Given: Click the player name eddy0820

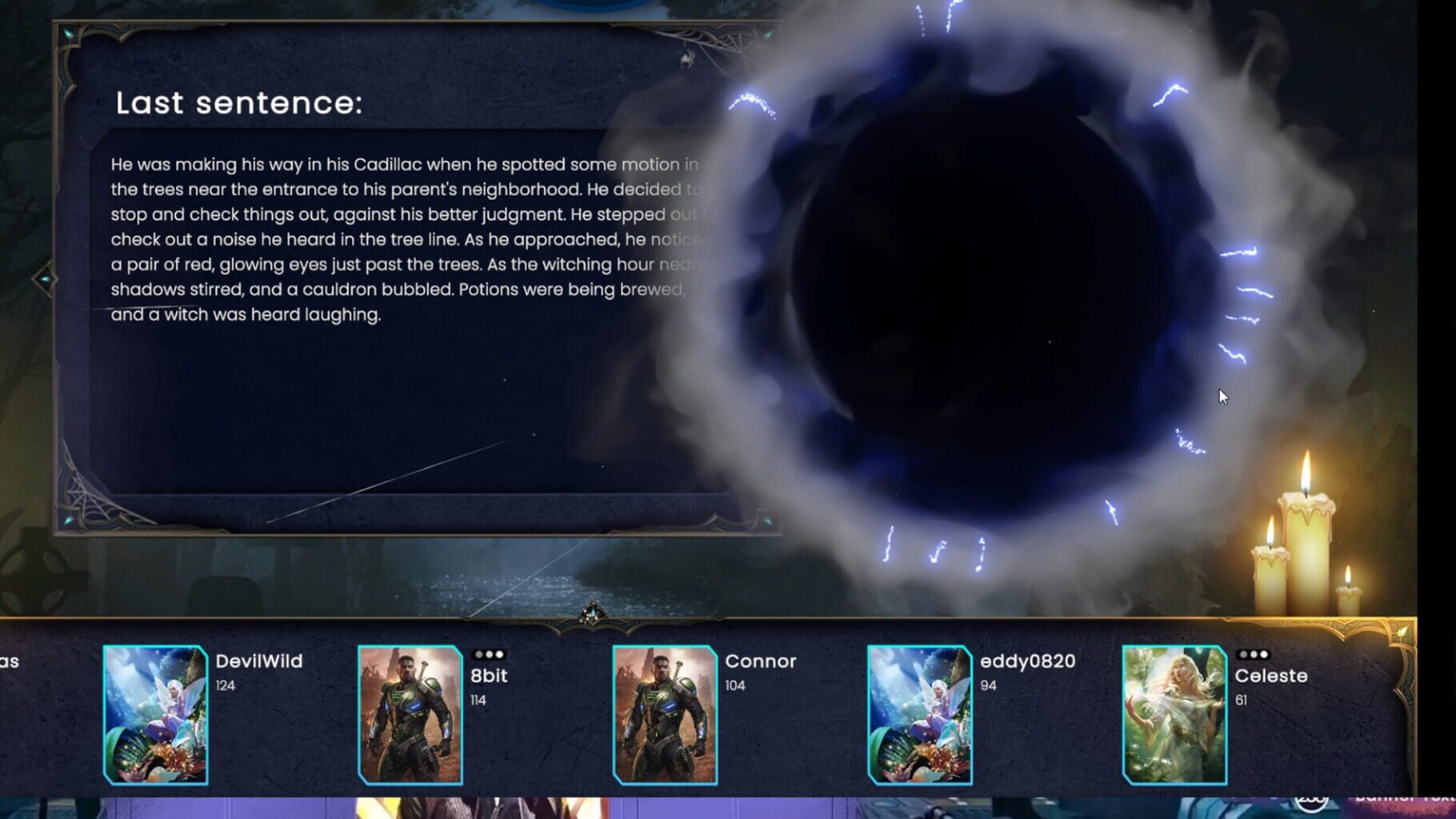Looking at the screenshot, I should 1028,661.
